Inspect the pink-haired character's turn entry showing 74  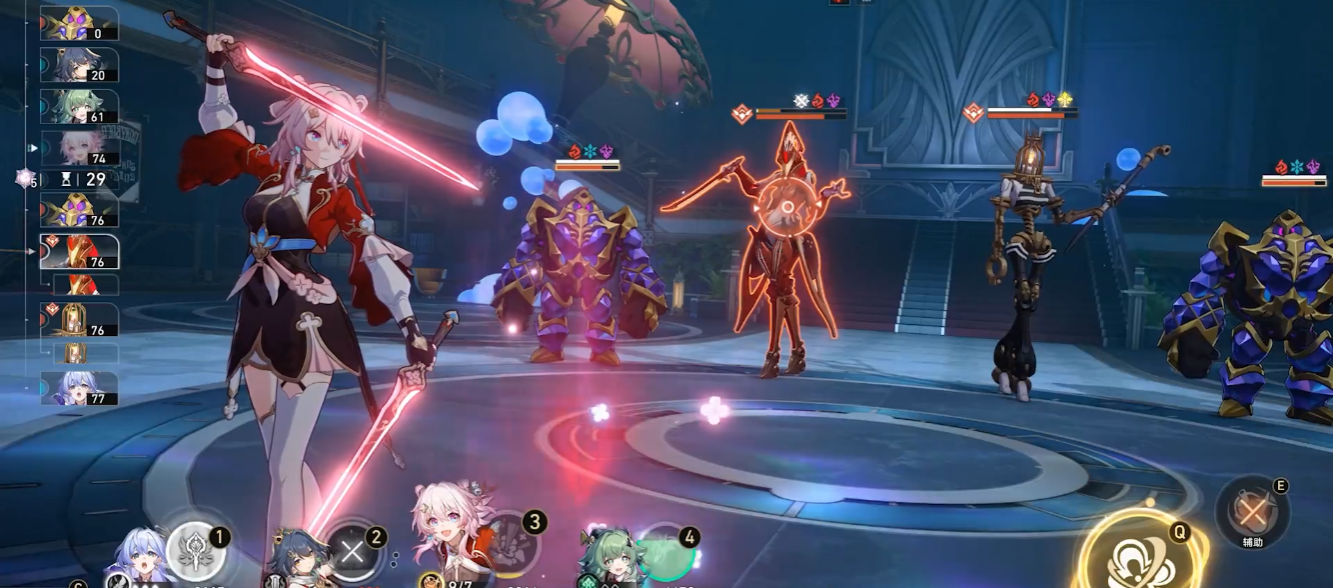click(x=79, y=148)
